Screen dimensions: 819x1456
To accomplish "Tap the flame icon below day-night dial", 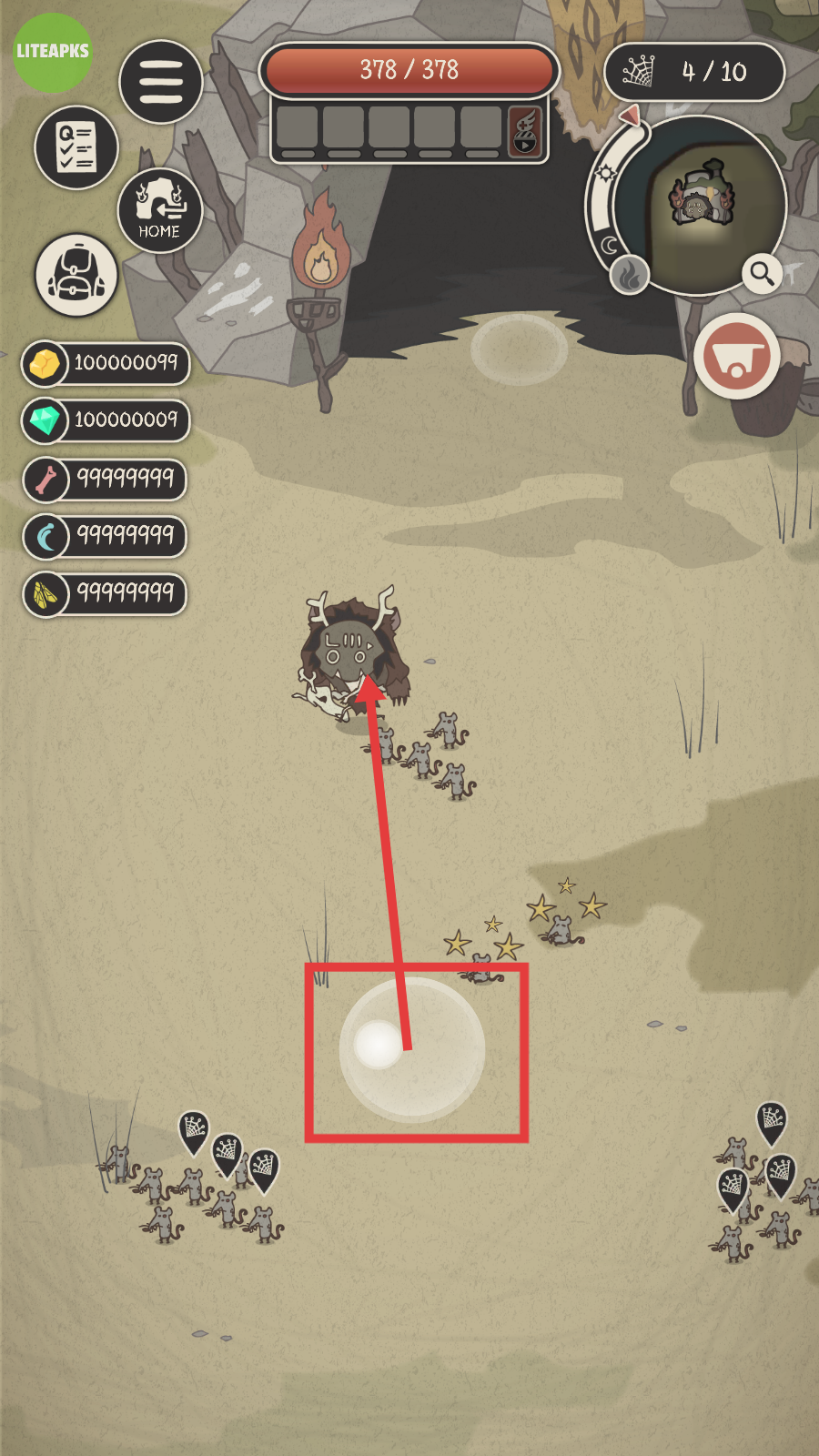I will [629, 274].
